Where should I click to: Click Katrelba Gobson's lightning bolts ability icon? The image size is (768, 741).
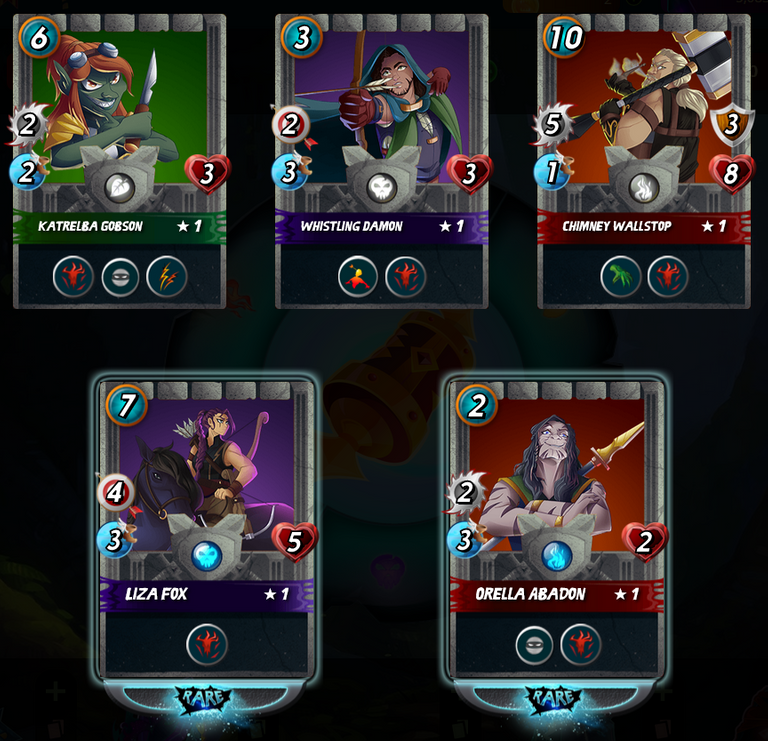click(x=167, y=277)
